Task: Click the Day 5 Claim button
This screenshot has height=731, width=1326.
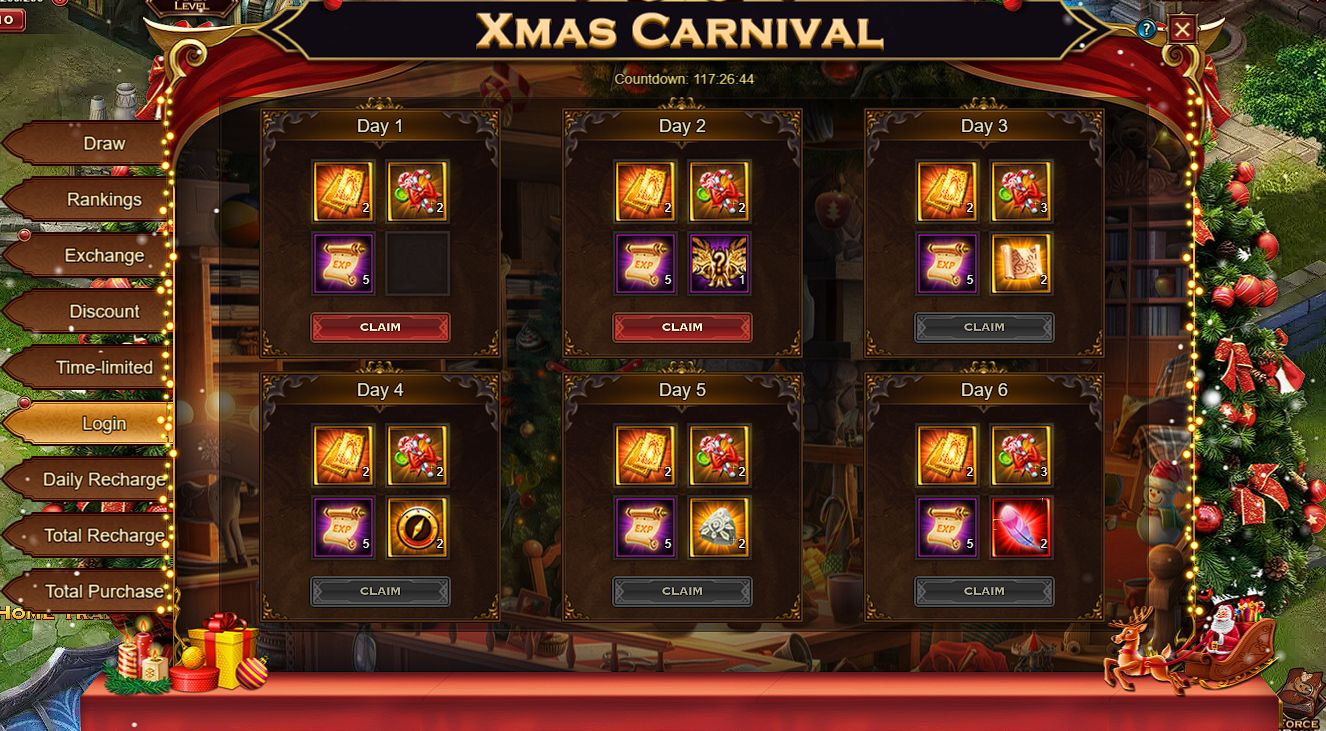Action: pos(682,591)
